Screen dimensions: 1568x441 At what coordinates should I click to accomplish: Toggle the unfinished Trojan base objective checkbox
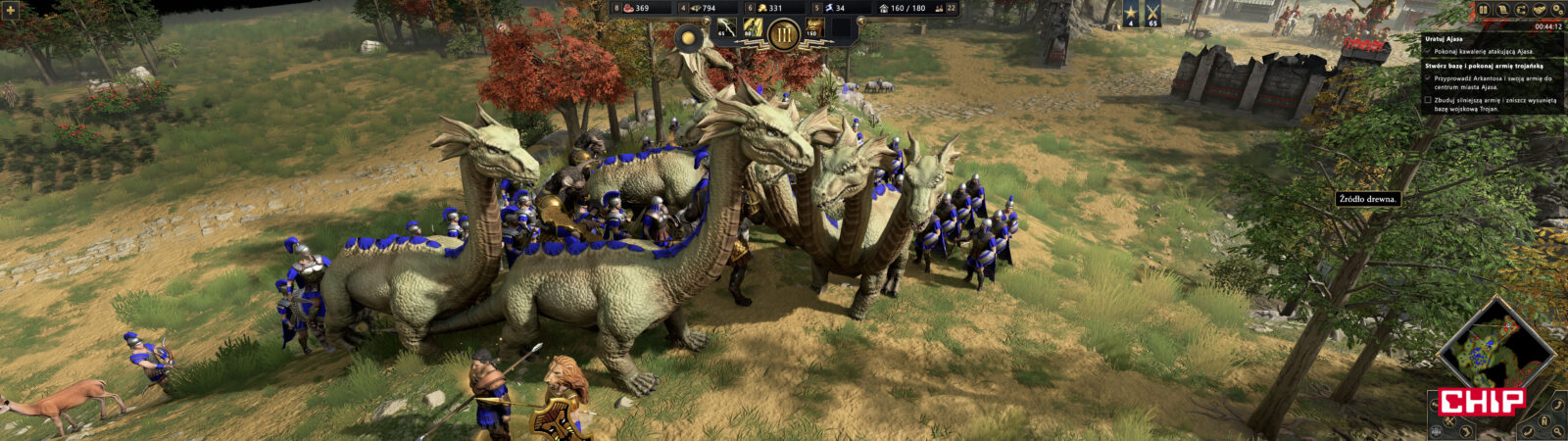[1429, 100]
